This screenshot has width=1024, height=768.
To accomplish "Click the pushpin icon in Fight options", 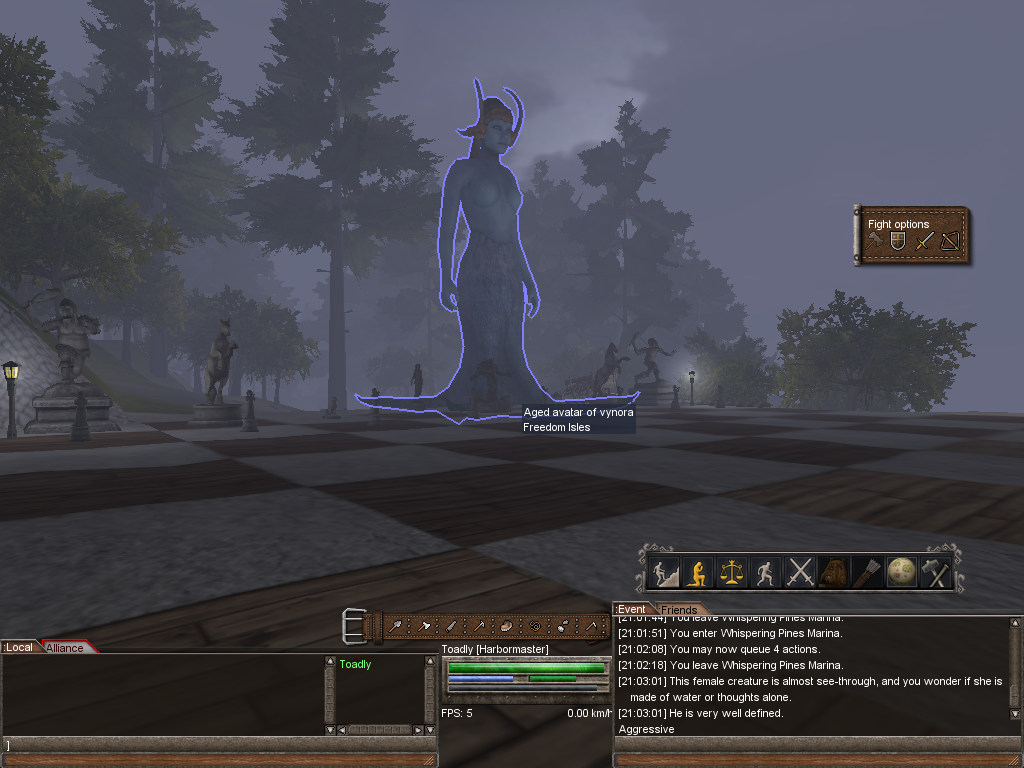I will tap(874, 241).
